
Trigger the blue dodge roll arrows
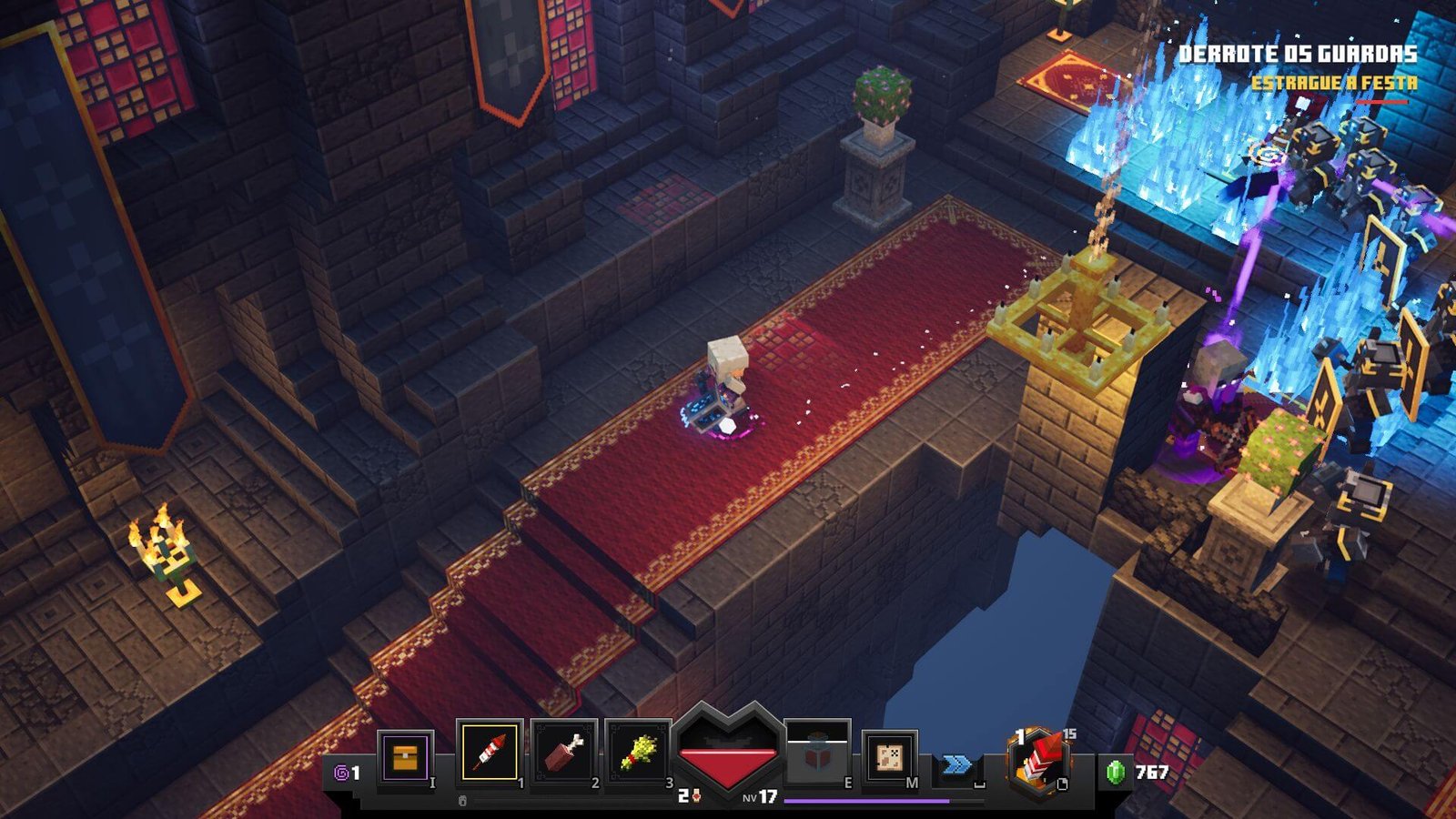pyautogui.click(x=956, y=764)
